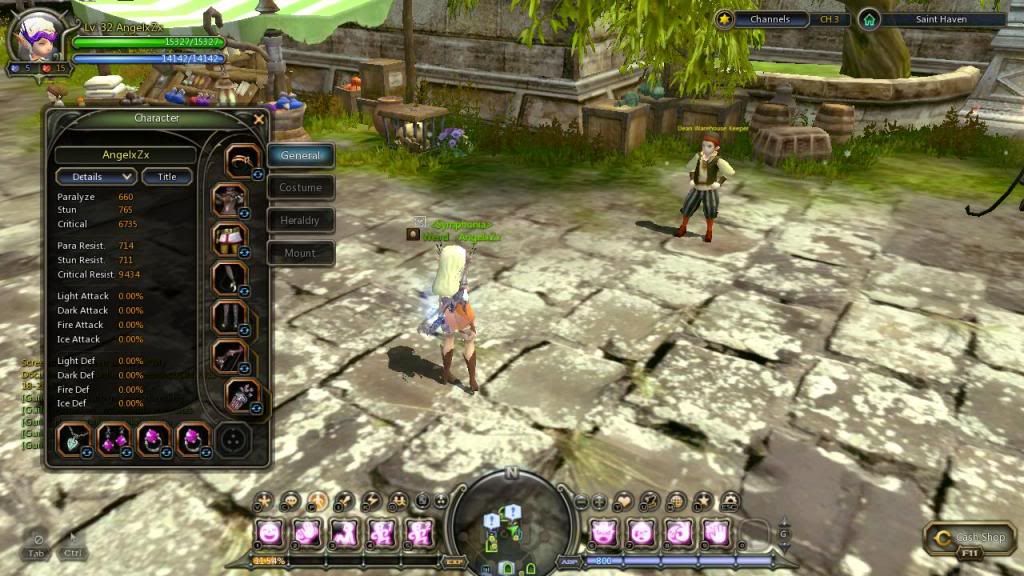Click the green house town icon
Screen dimensions: 1024x576
pyautogui.click(x=869, y=19)
